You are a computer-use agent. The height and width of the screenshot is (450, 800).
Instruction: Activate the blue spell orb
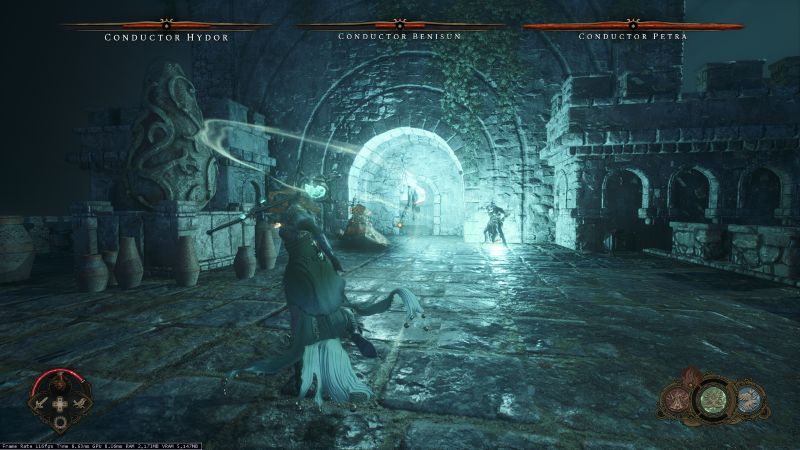tap(748, 398)
